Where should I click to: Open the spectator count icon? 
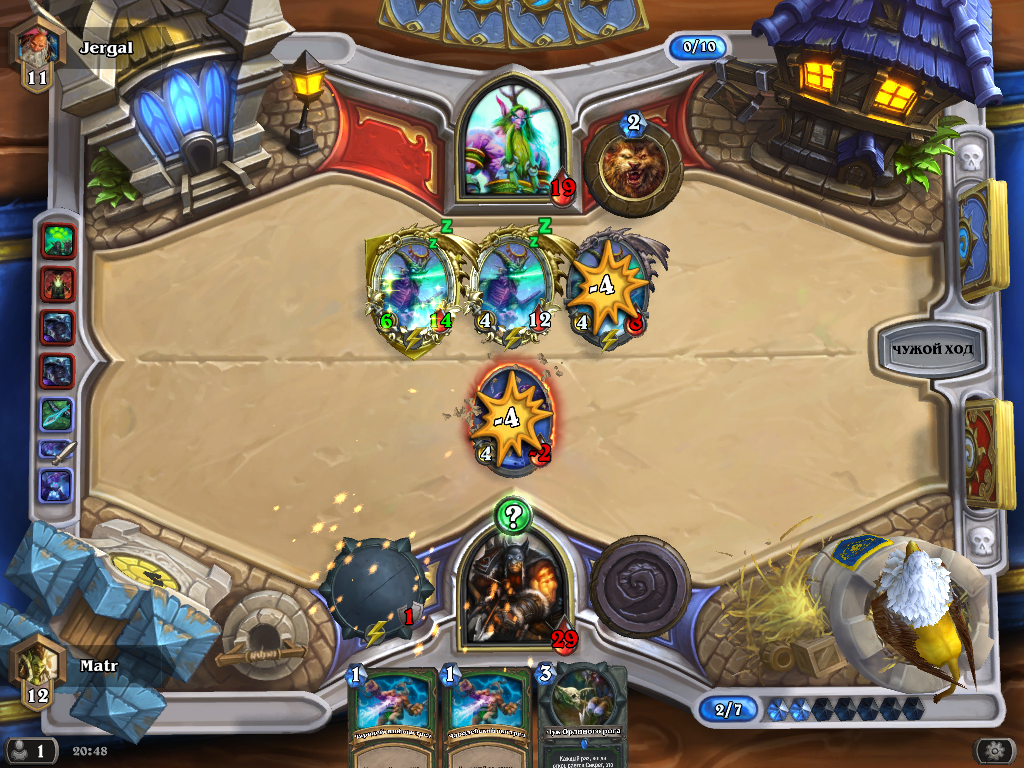(30, 750)
